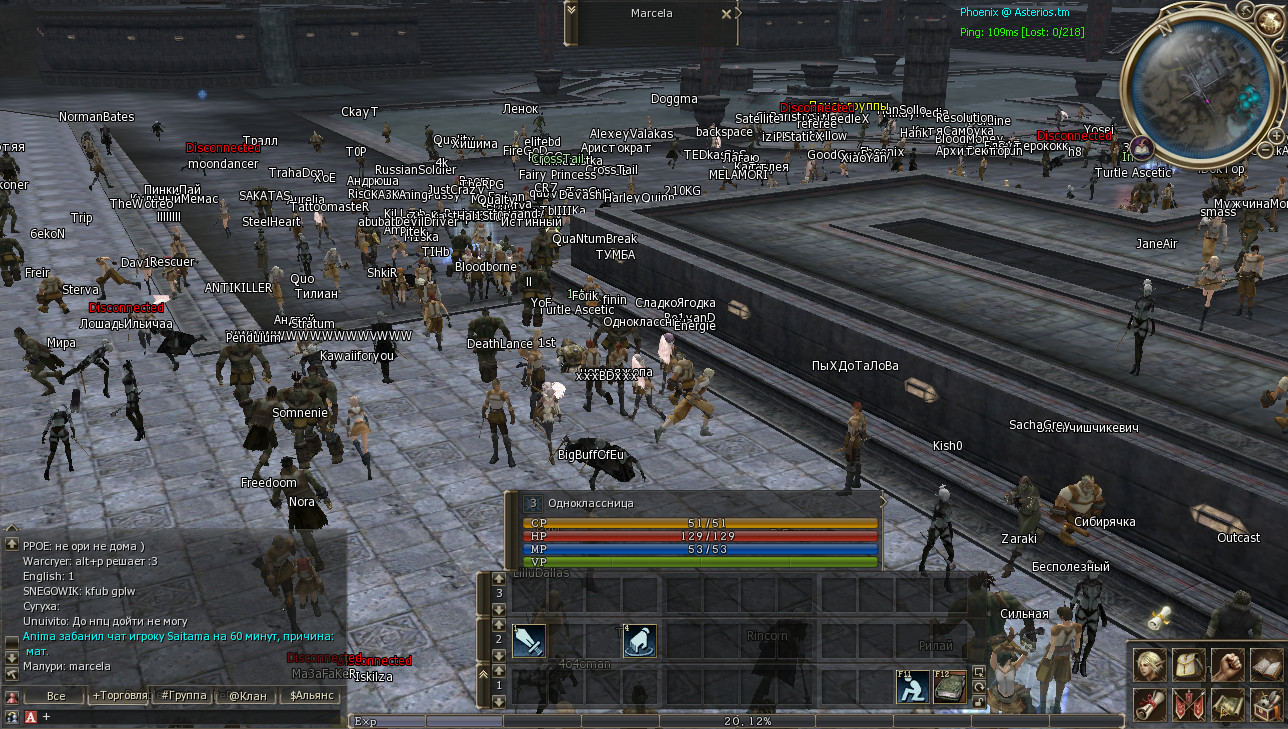Switch to the $Альянс chat tab
Image resolution: width=1288 pixels, height=729 pixels.
click(312, 696)
